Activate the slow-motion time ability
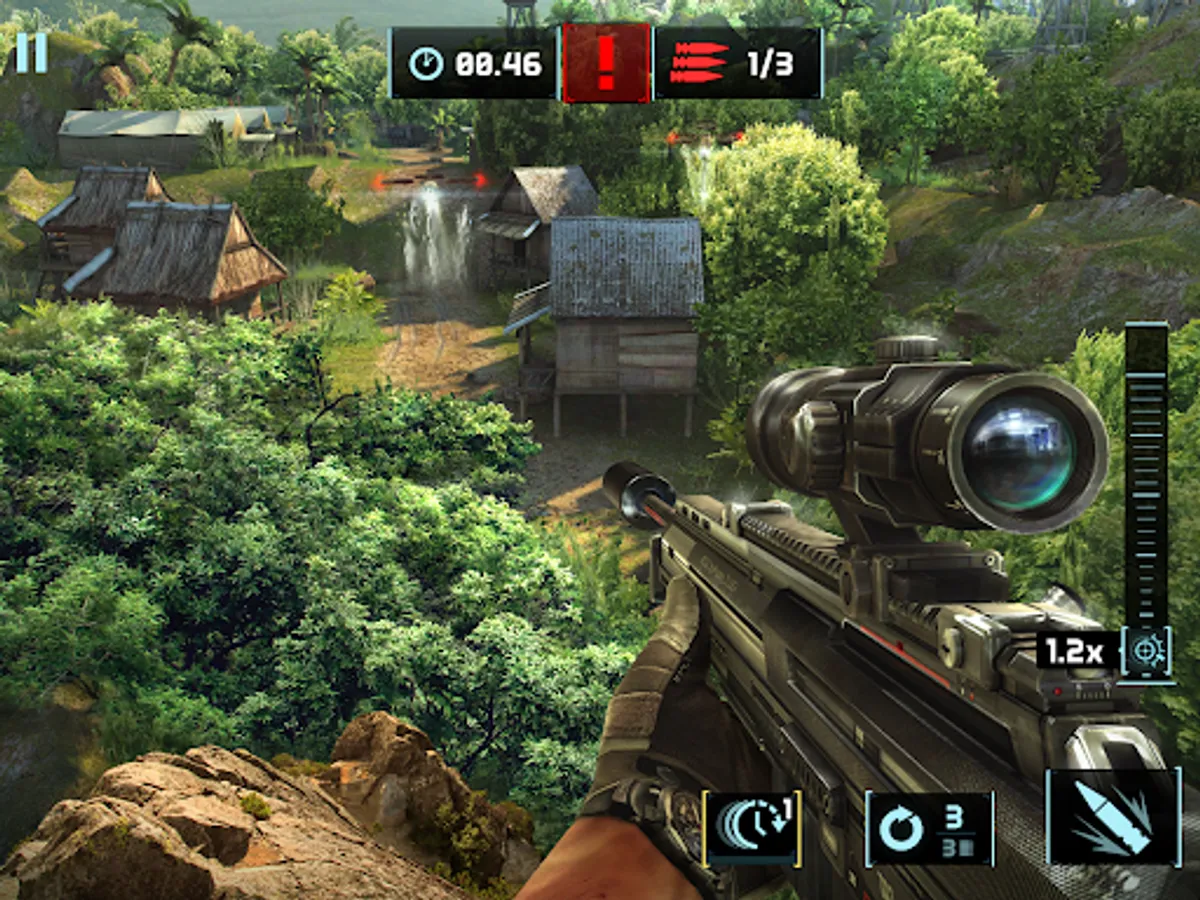The height and width of the screenshot is (900, 1200). pyautogui.click(x=752, y=827)
